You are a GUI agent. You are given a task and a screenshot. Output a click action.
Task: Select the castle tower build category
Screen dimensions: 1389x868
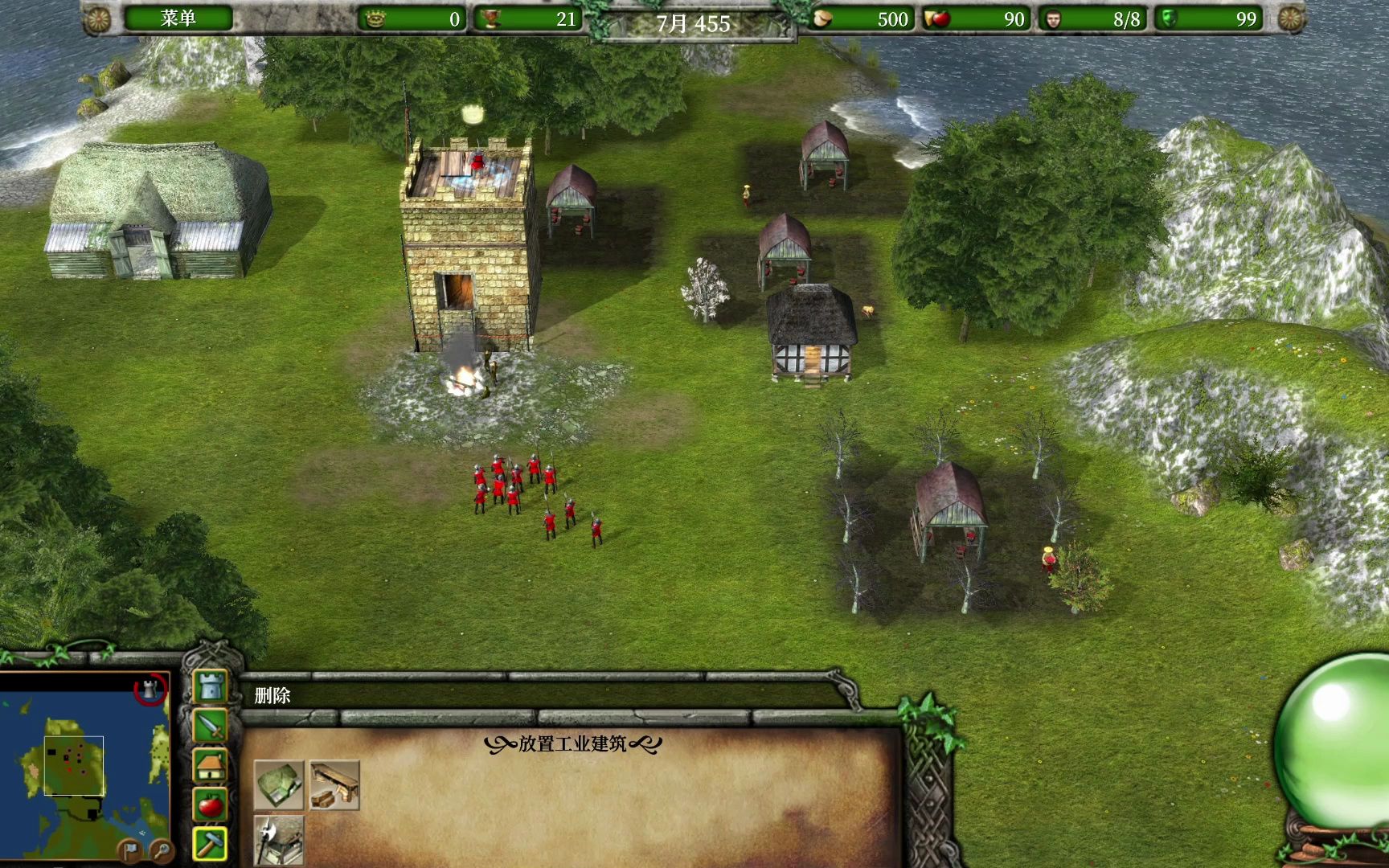(x=211, y=687)
